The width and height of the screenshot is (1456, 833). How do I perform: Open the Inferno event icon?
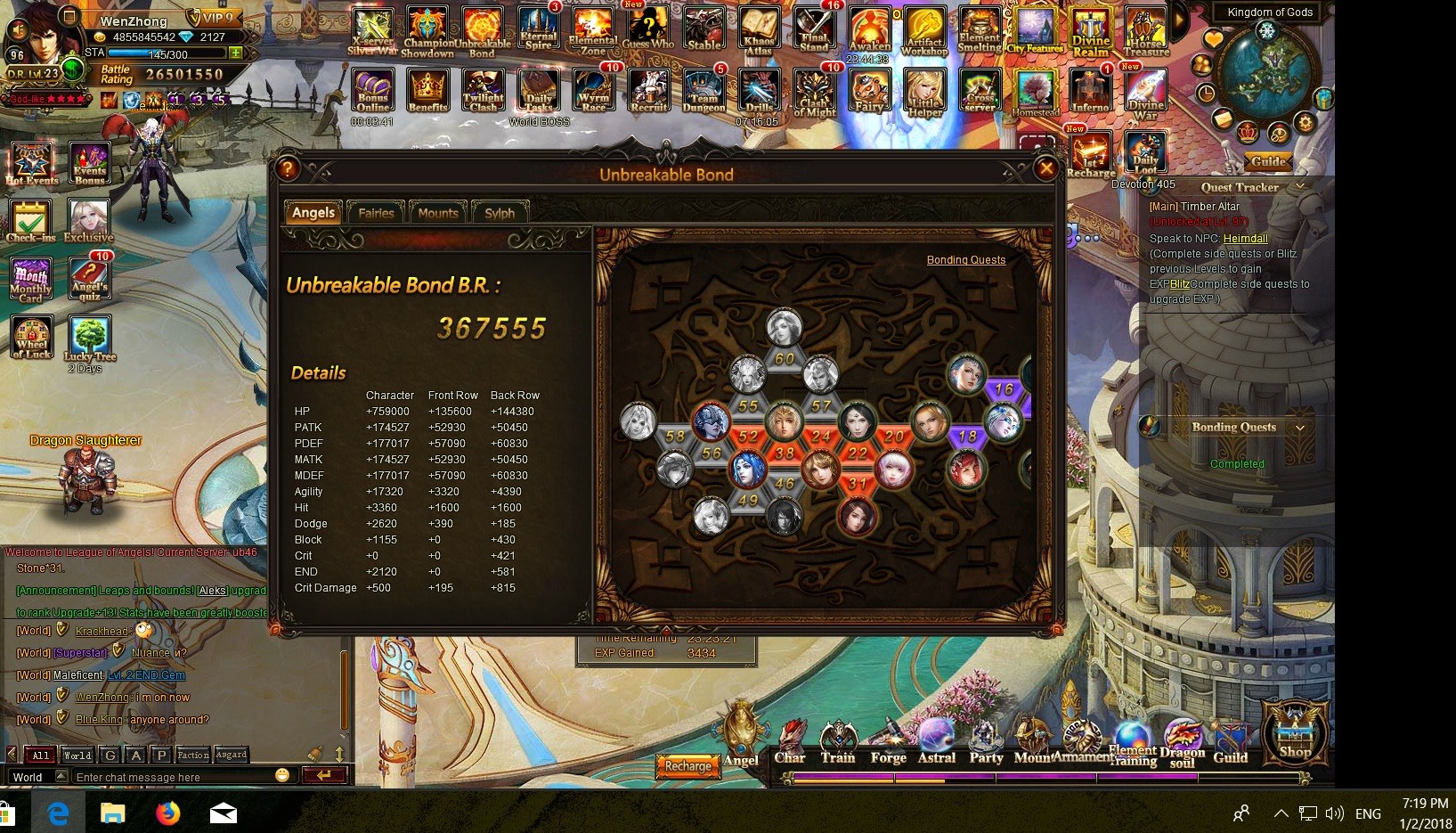[1090, 93]
